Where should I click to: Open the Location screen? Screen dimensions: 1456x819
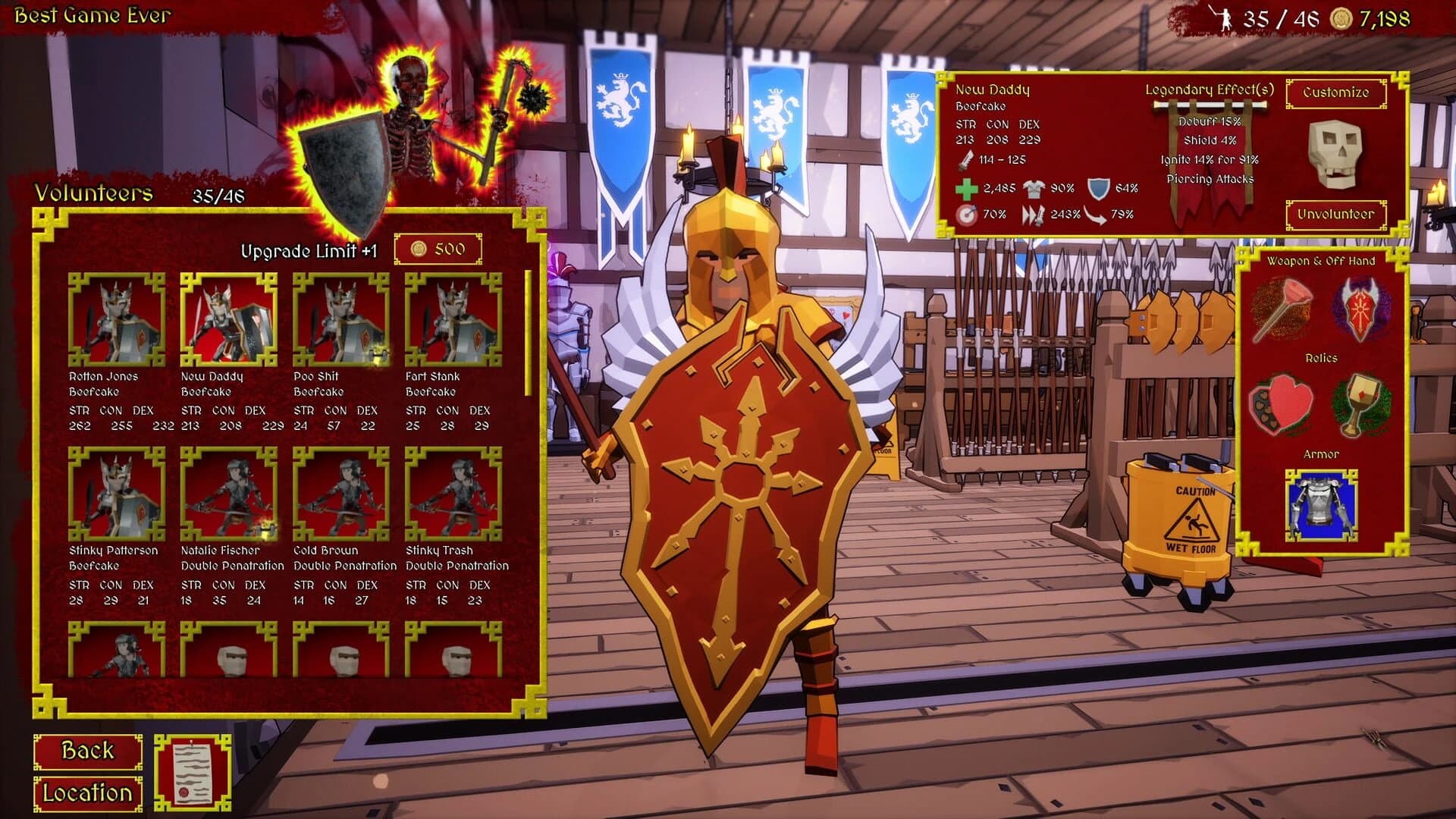[87, 795]
